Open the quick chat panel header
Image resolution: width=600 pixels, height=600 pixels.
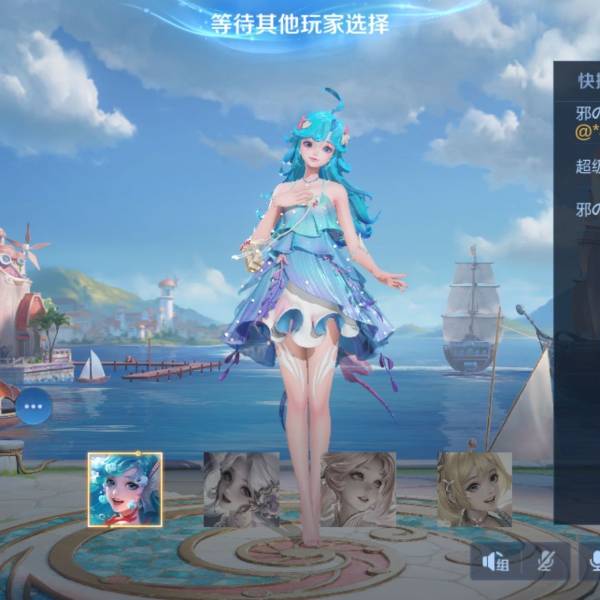pos(578,80)
